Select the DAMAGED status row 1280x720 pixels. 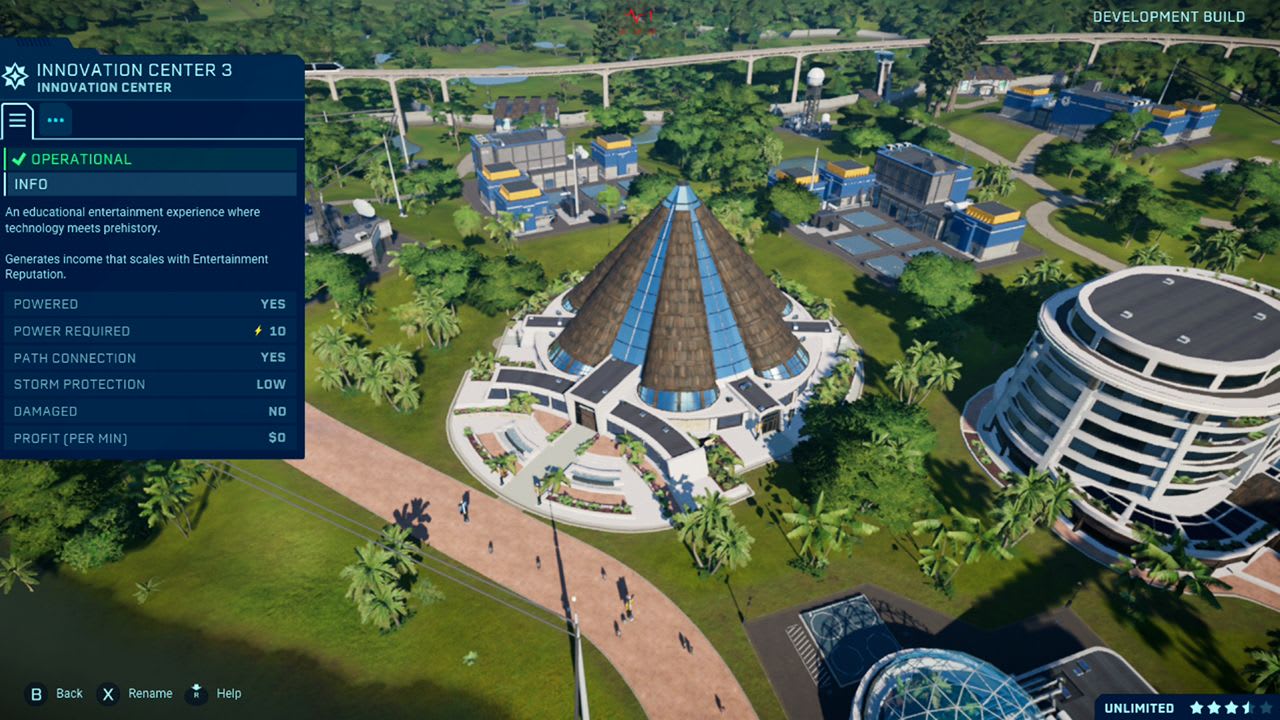pyautogui.click(x=150, y=411)
